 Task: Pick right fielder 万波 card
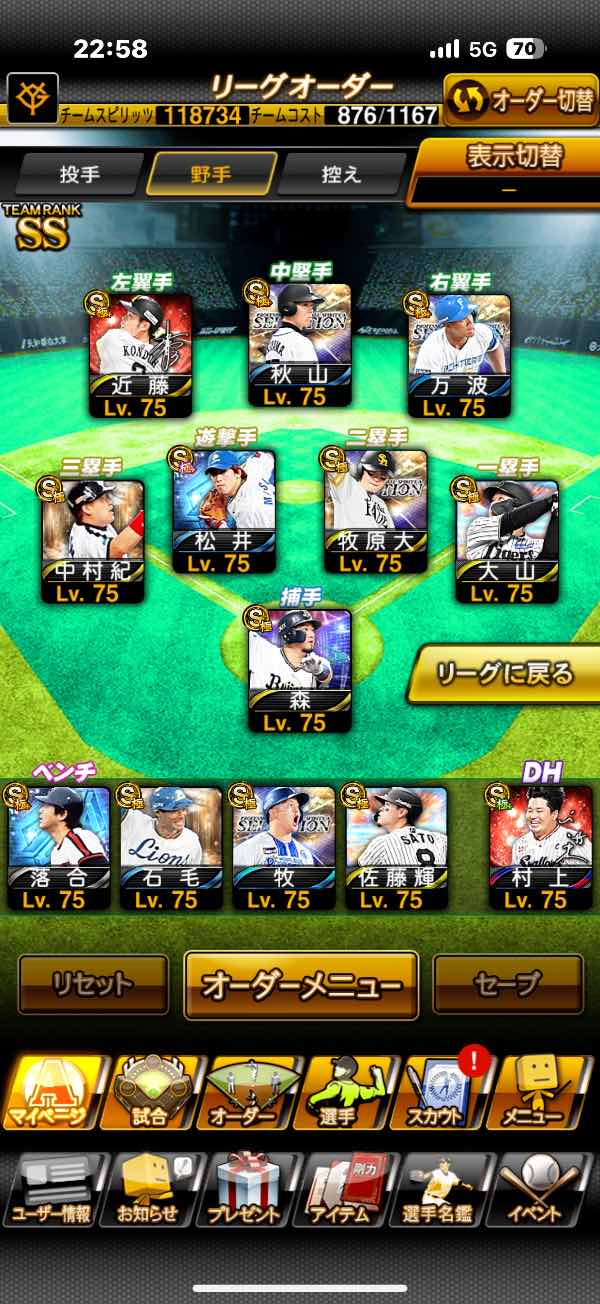click(x=459, y=355)
